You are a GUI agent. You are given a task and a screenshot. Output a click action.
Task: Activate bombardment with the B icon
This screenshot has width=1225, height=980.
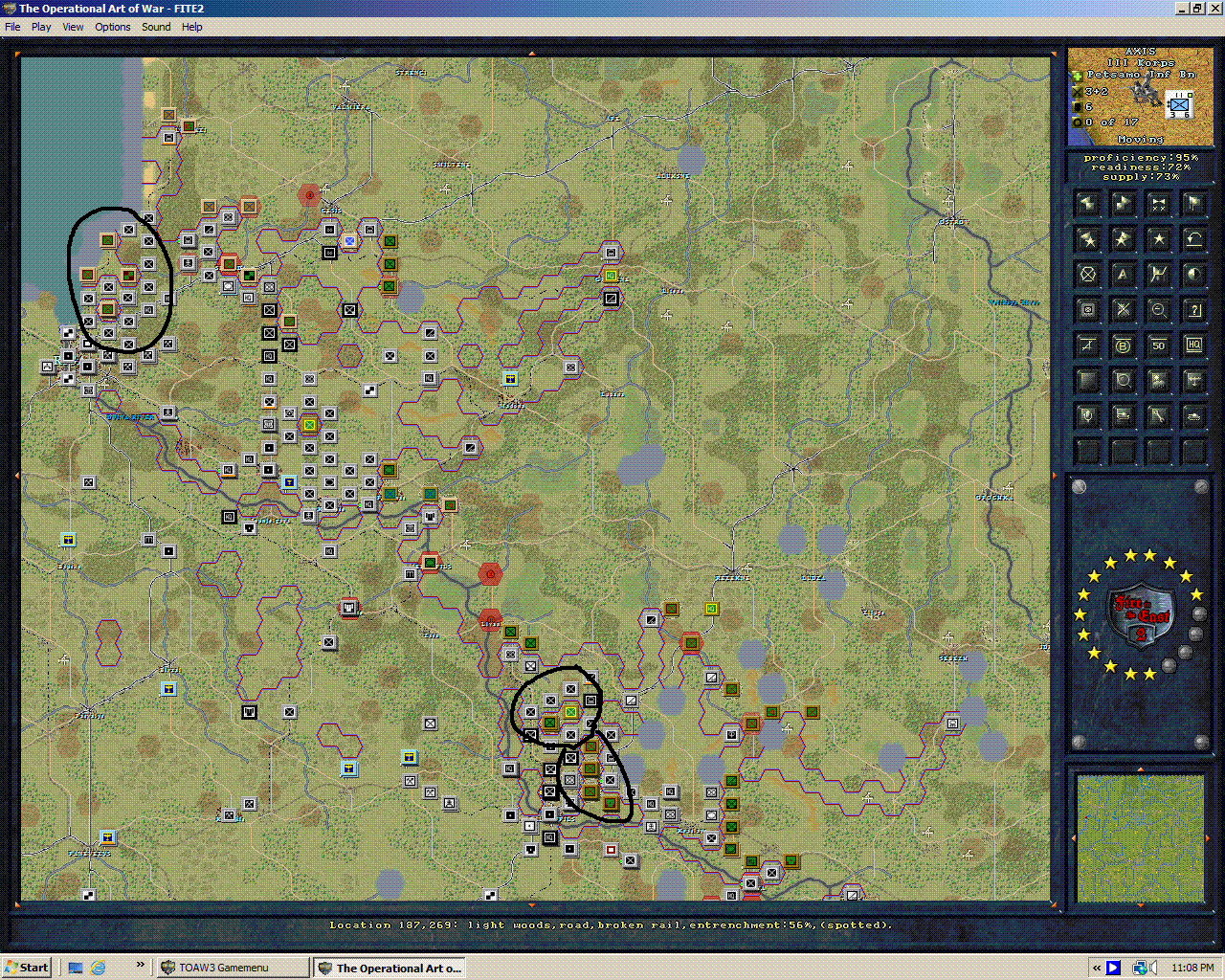coord(1123,345)
